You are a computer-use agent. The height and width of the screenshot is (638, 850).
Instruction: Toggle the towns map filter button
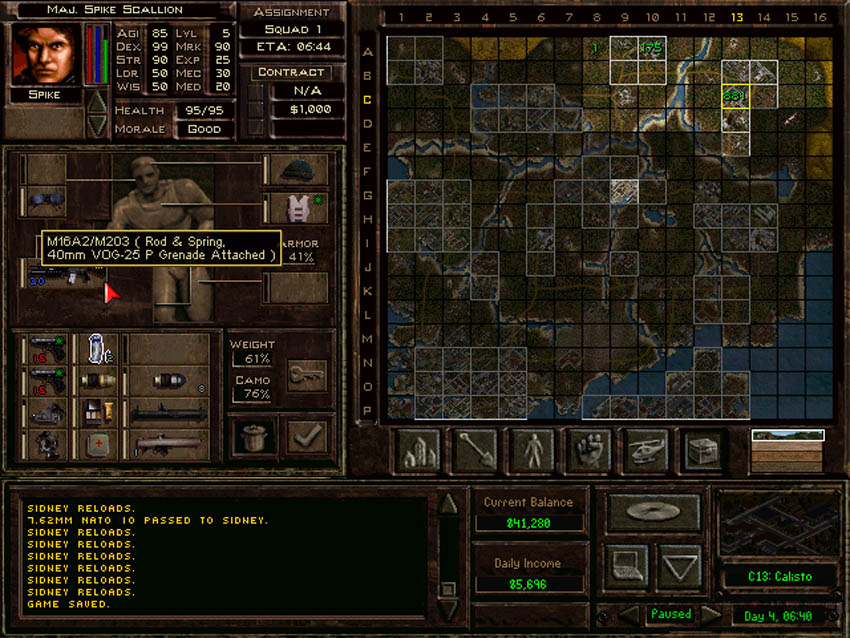coord(417,450)
